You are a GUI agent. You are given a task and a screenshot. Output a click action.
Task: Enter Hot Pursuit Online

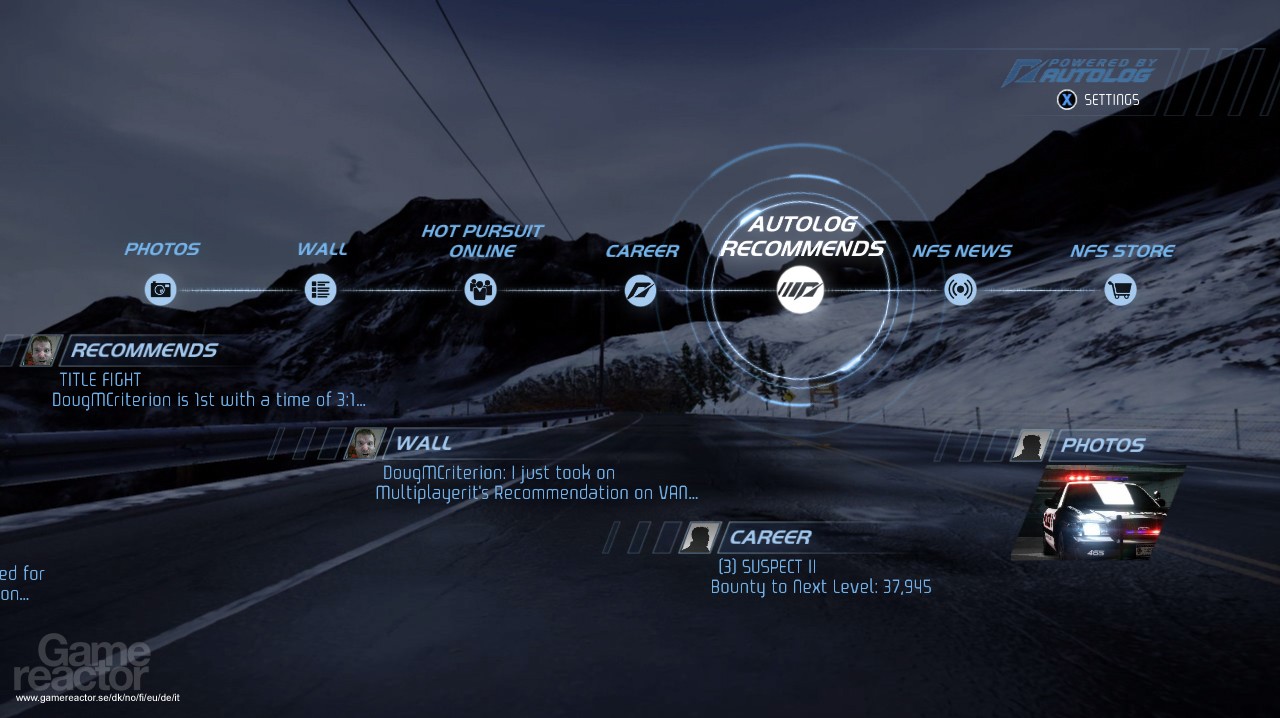click(481, 290)
